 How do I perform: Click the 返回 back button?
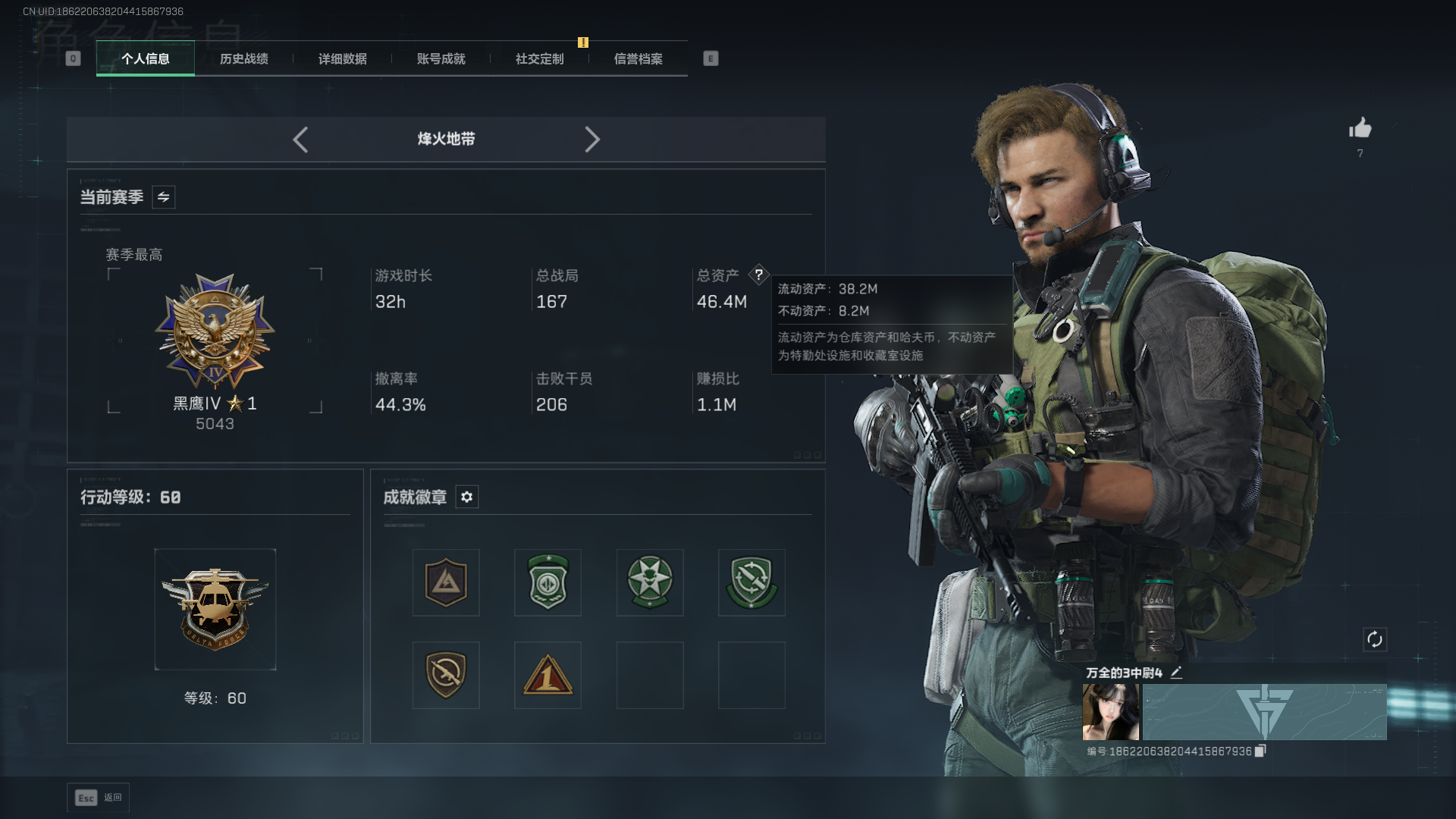99,798
